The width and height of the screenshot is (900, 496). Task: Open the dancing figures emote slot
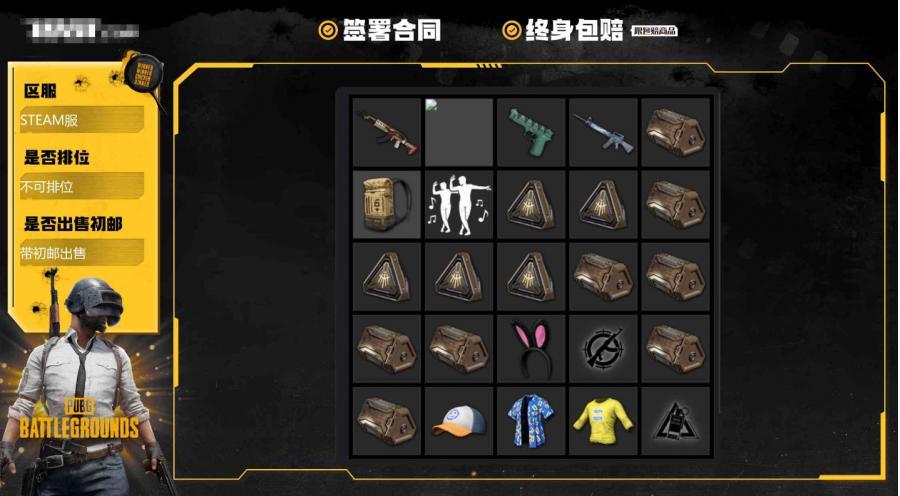coord(459,204)
